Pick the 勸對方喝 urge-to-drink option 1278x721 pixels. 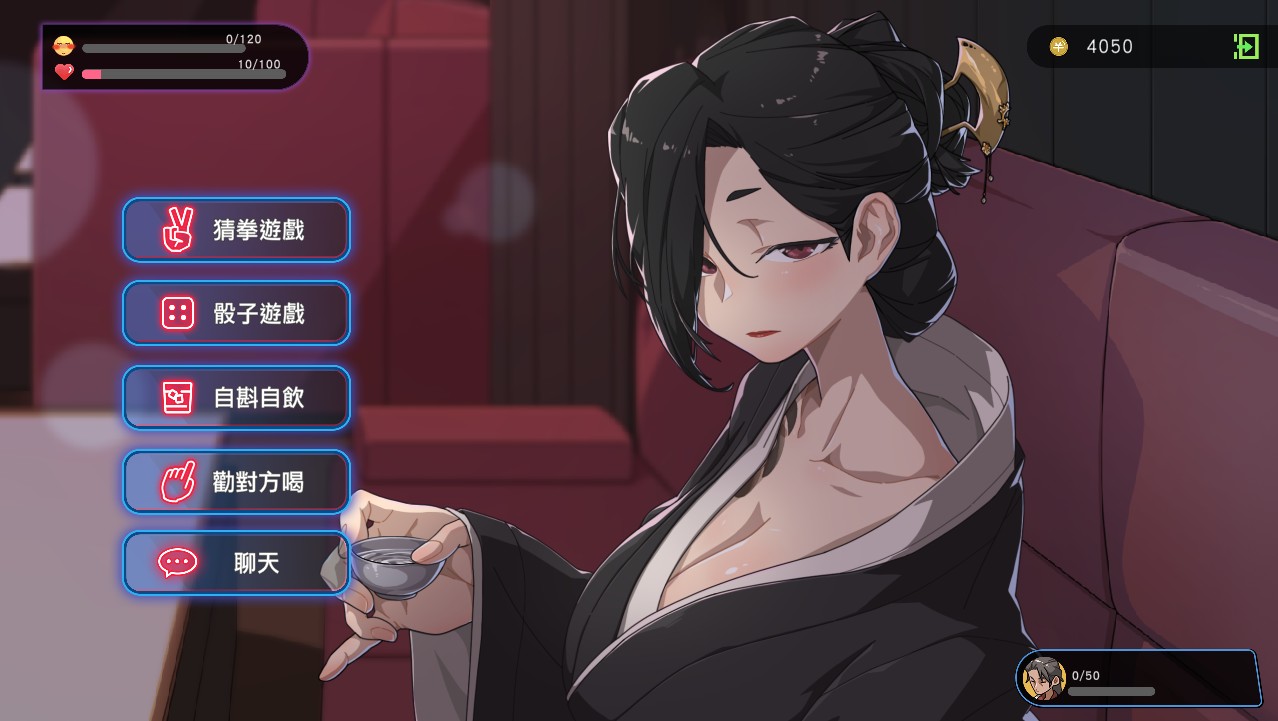click(236, 482)
